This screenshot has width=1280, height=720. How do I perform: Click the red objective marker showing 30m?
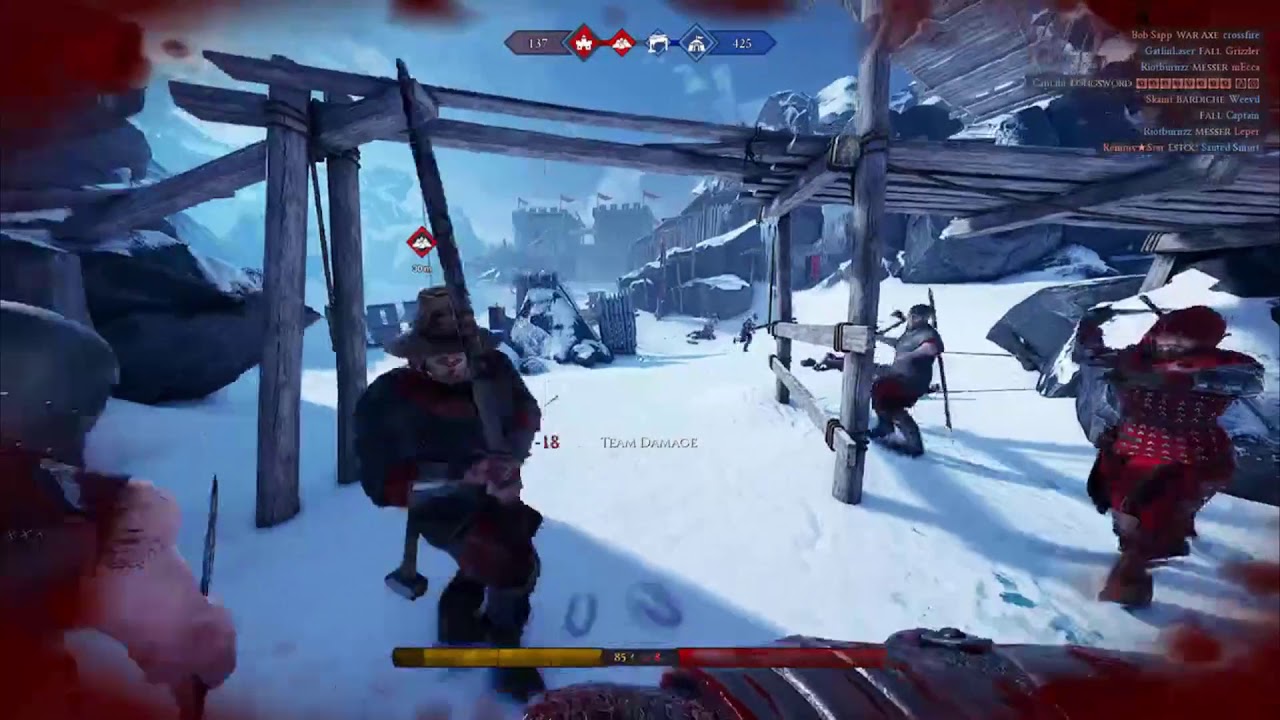click(421, 242)
